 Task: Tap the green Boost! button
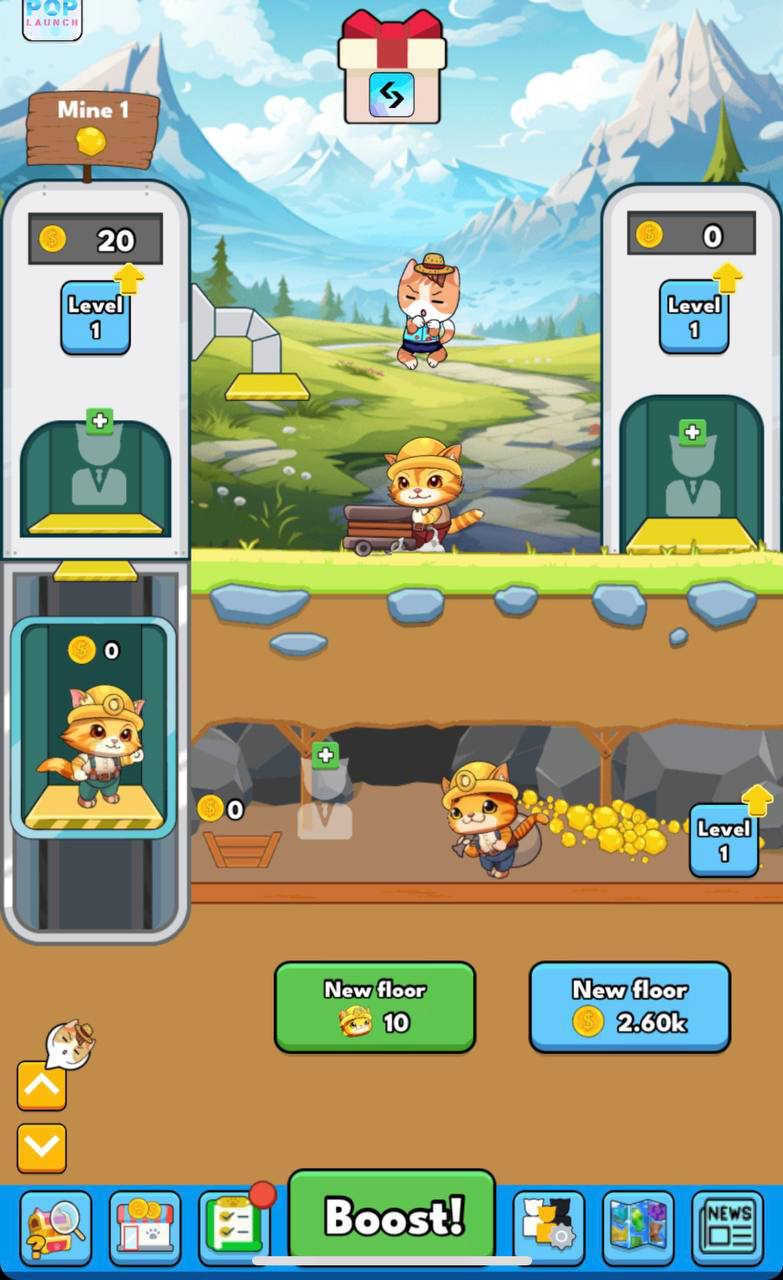[x=392, y=1215]
